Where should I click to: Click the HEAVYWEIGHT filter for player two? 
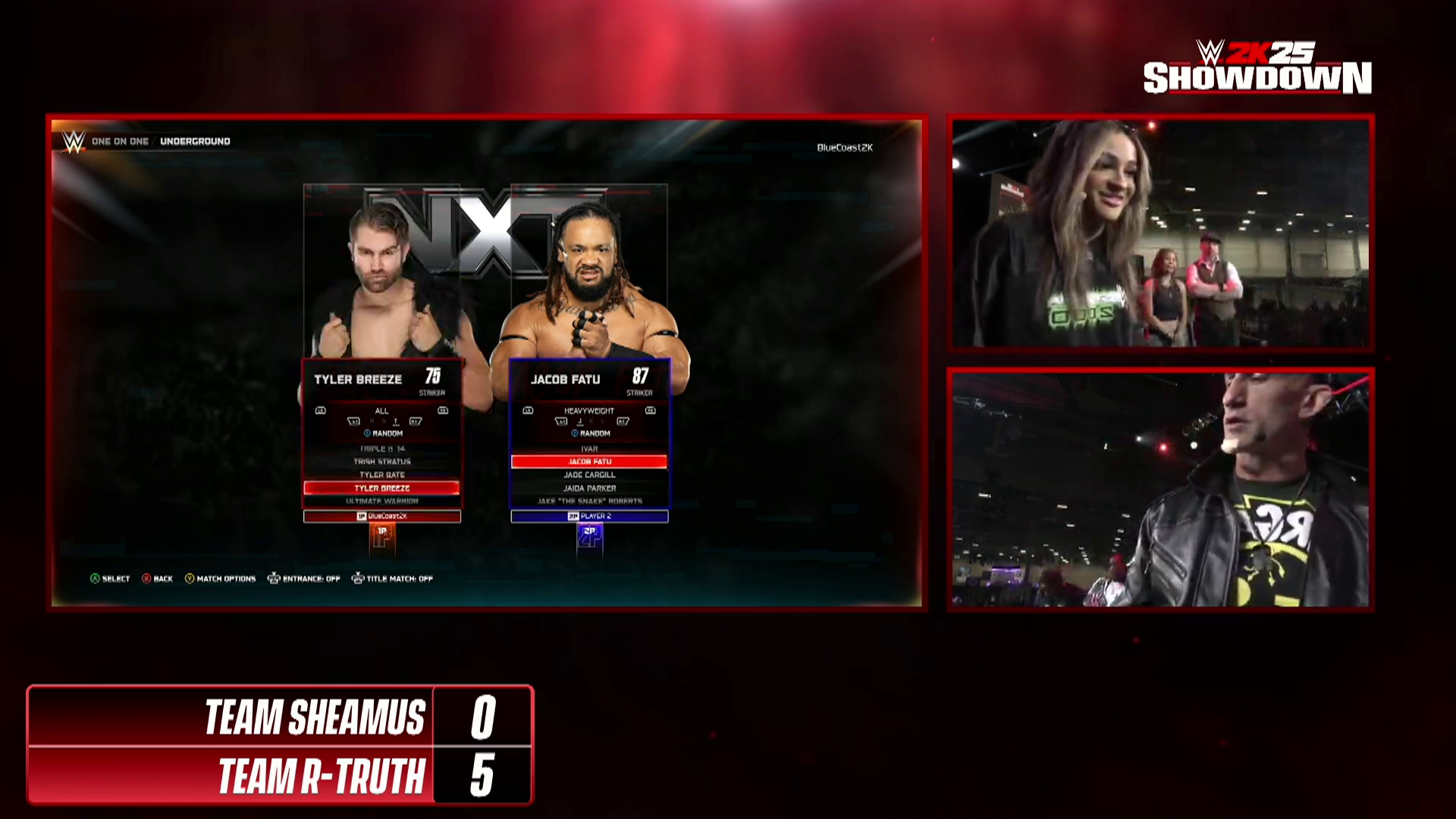[589, 411]
